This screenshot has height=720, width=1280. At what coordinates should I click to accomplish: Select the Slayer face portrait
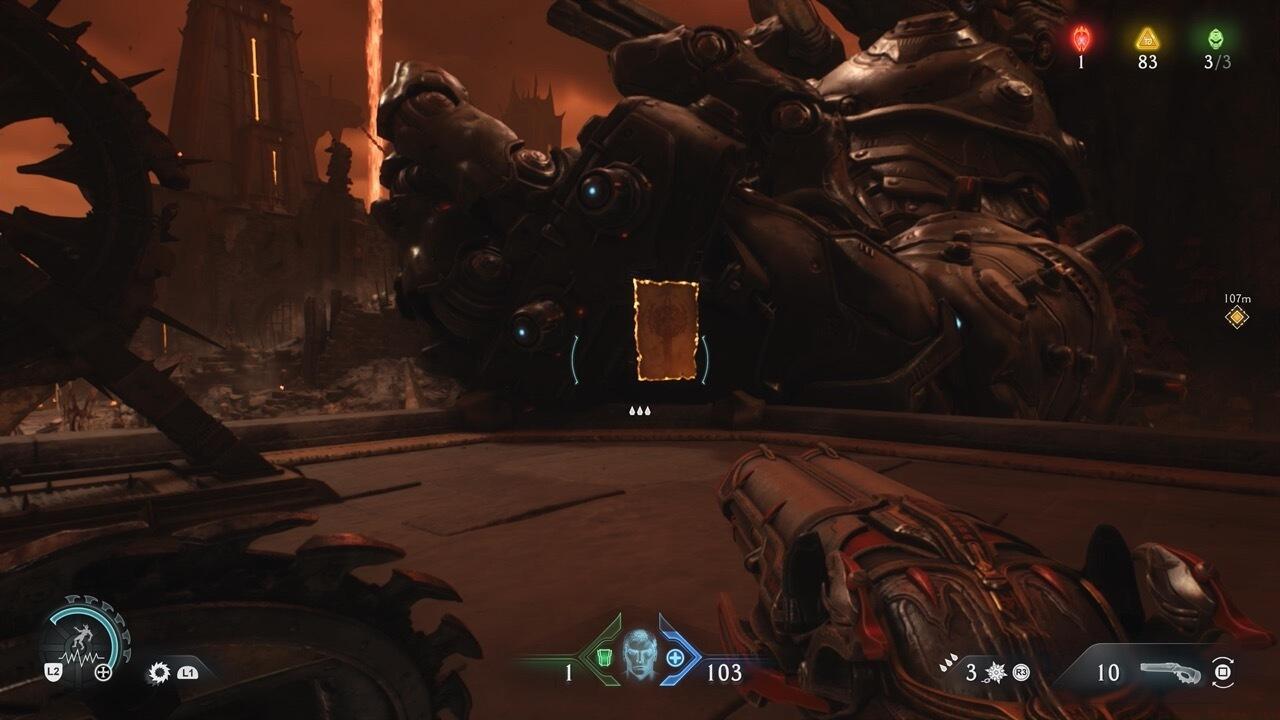click(x=639, y=655)
